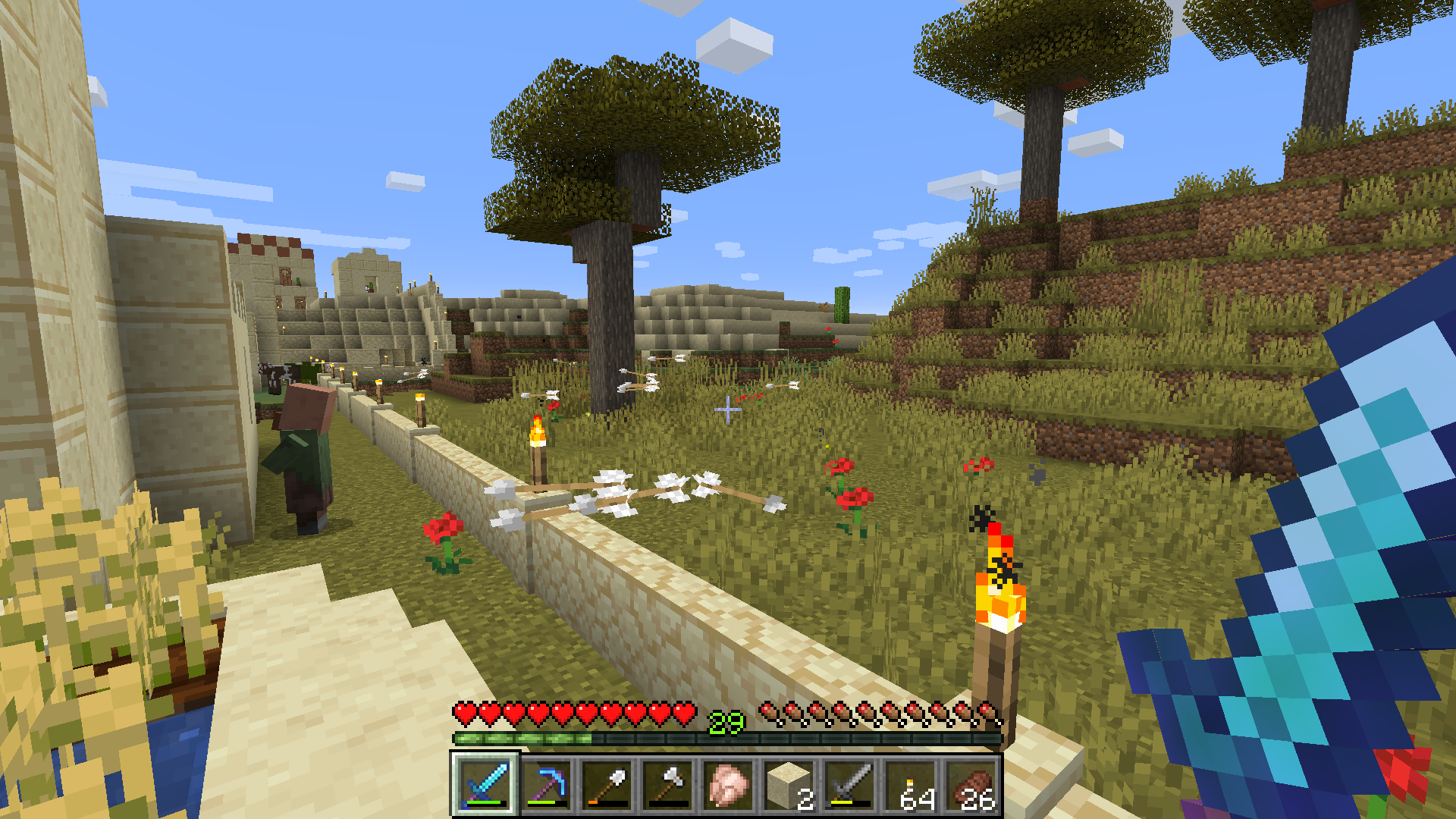Select the diamond sword hotbar slot
1456x819 pixels.
pyautogui.click(x=485, y=785)
